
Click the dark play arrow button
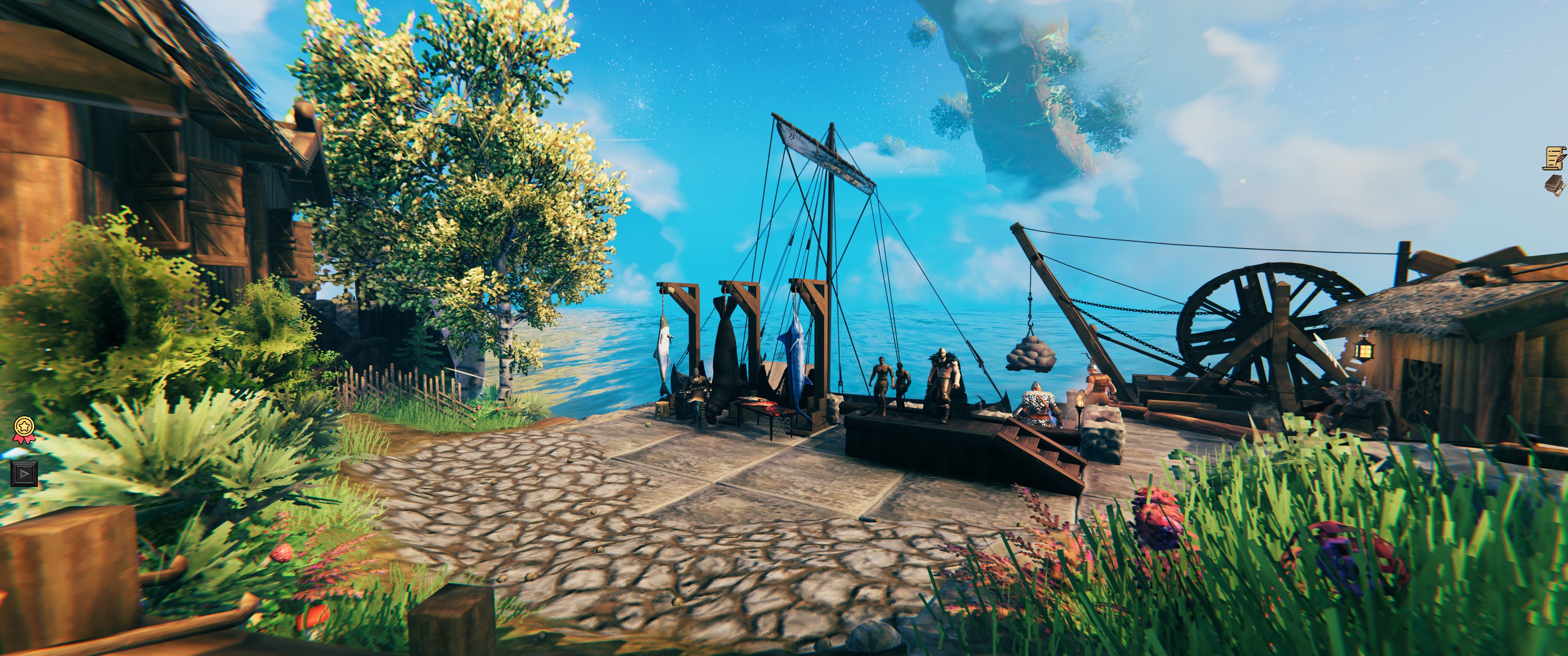click(x=24, y=472)
